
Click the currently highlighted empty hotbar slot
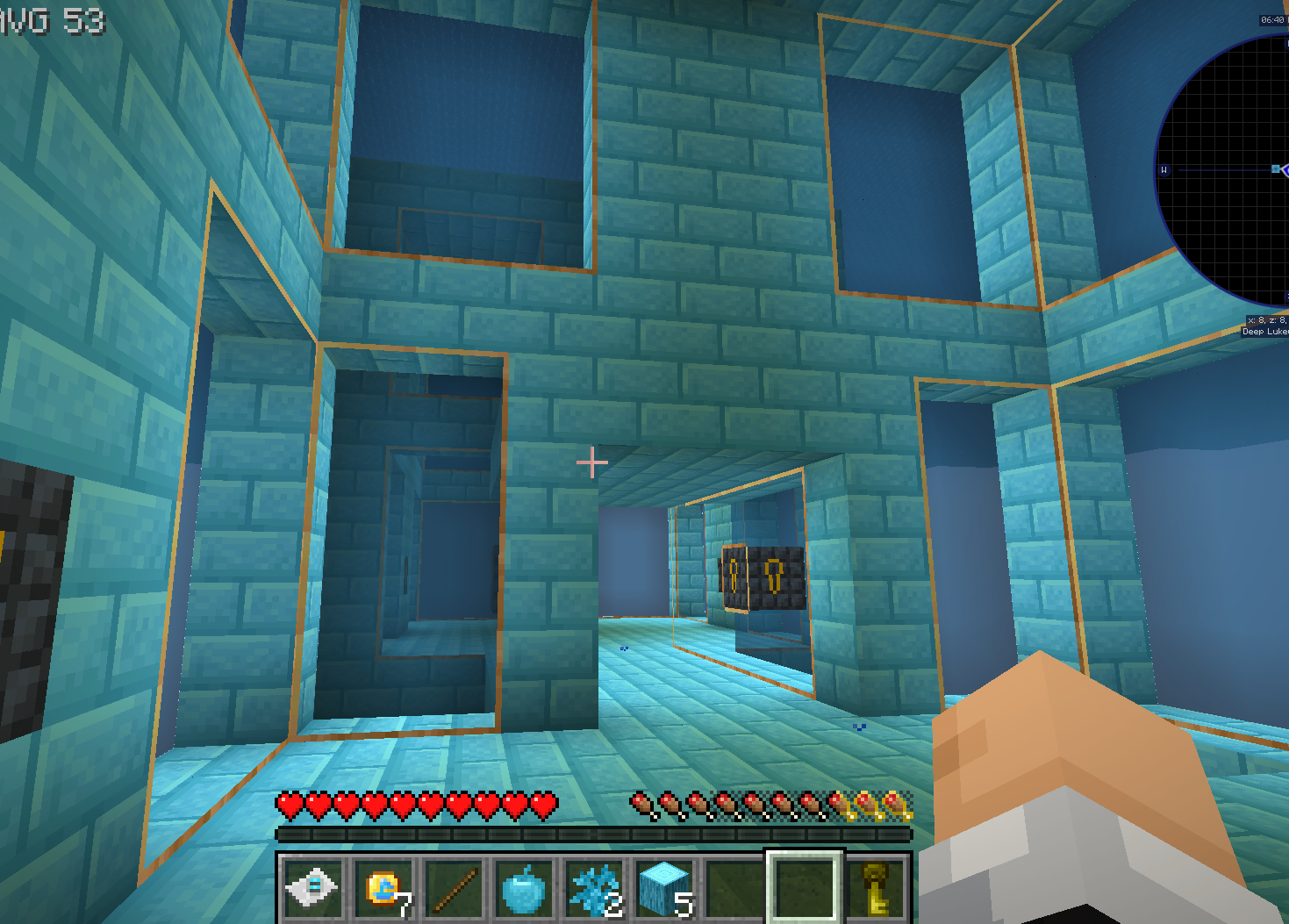pos(805,888)
